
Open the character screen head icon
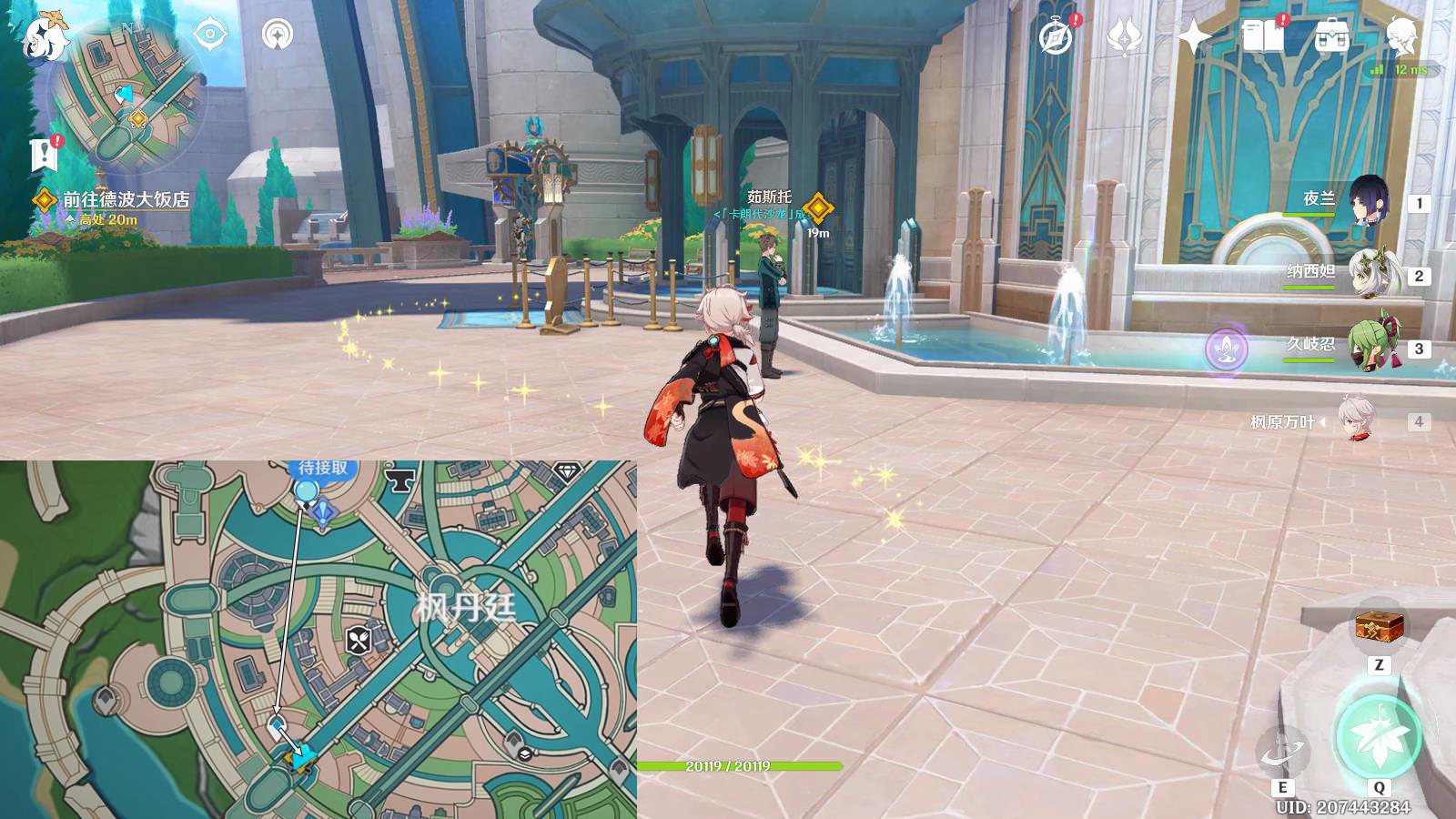click(1400, 37)
